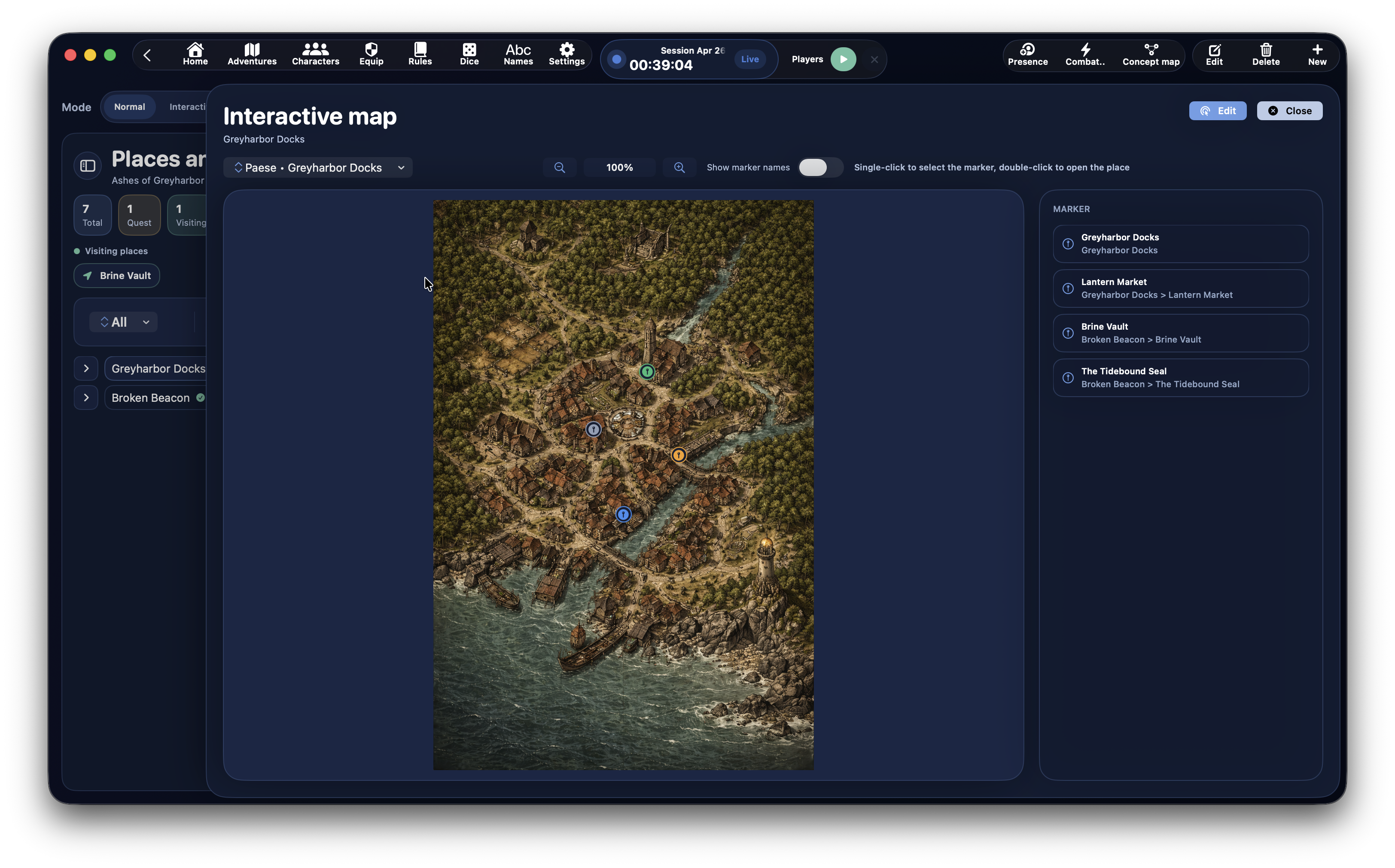Open the Rules section
This screenshot has width=1395, height=868.
pyautogui.click(x=420, y=54)
